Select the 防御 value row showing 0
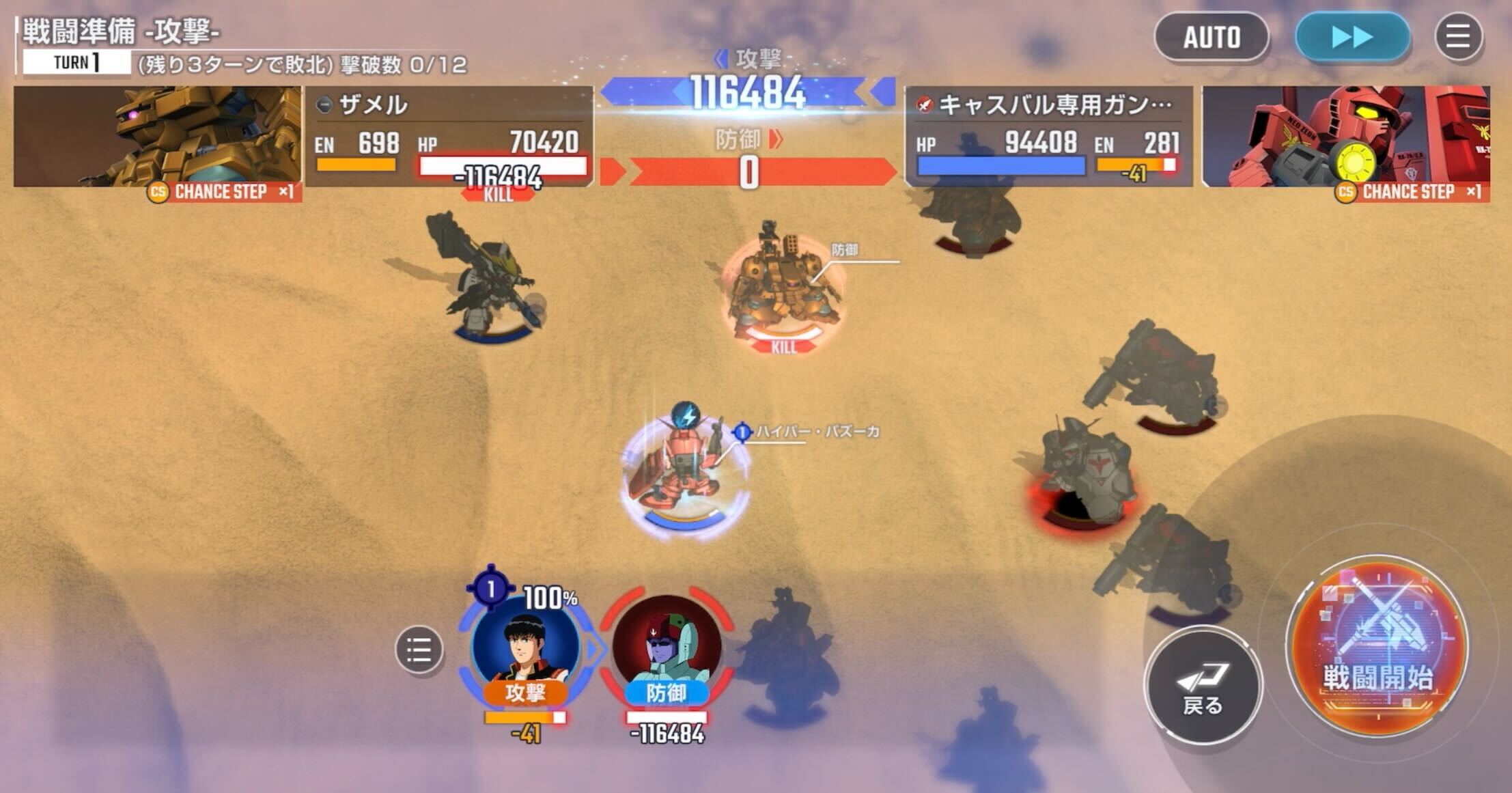This screenshot has height=793, width=1512. point(747,172)
